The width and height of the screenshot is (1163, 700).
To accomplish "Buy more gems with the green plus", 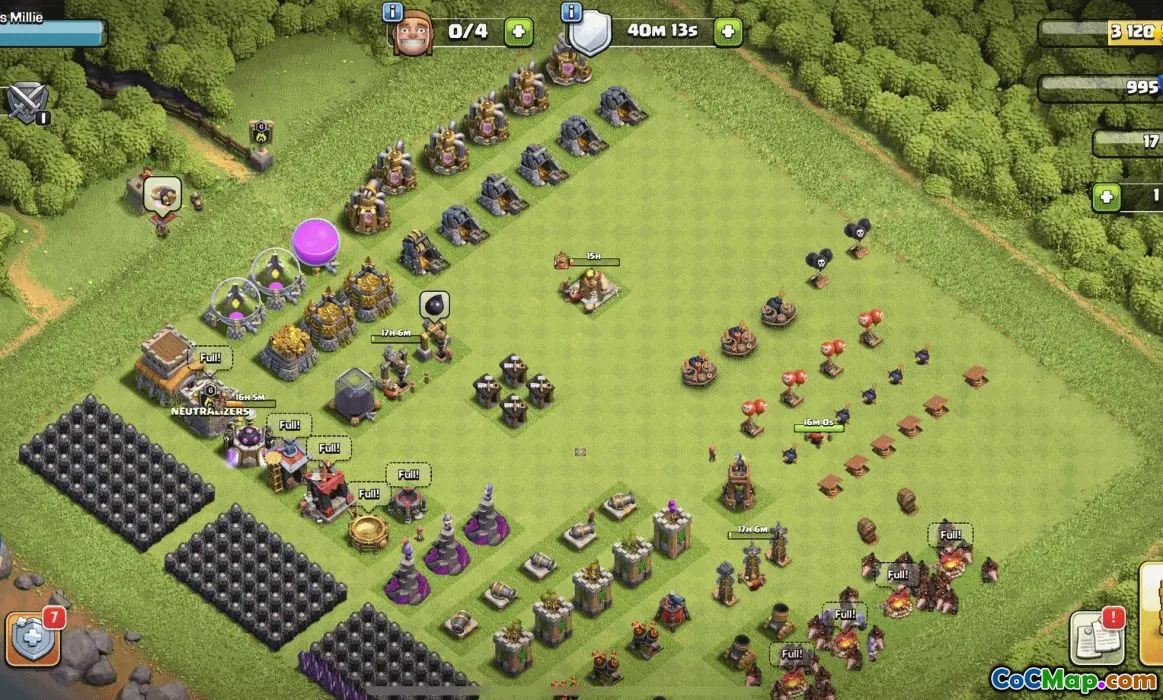I will 1106,197.
